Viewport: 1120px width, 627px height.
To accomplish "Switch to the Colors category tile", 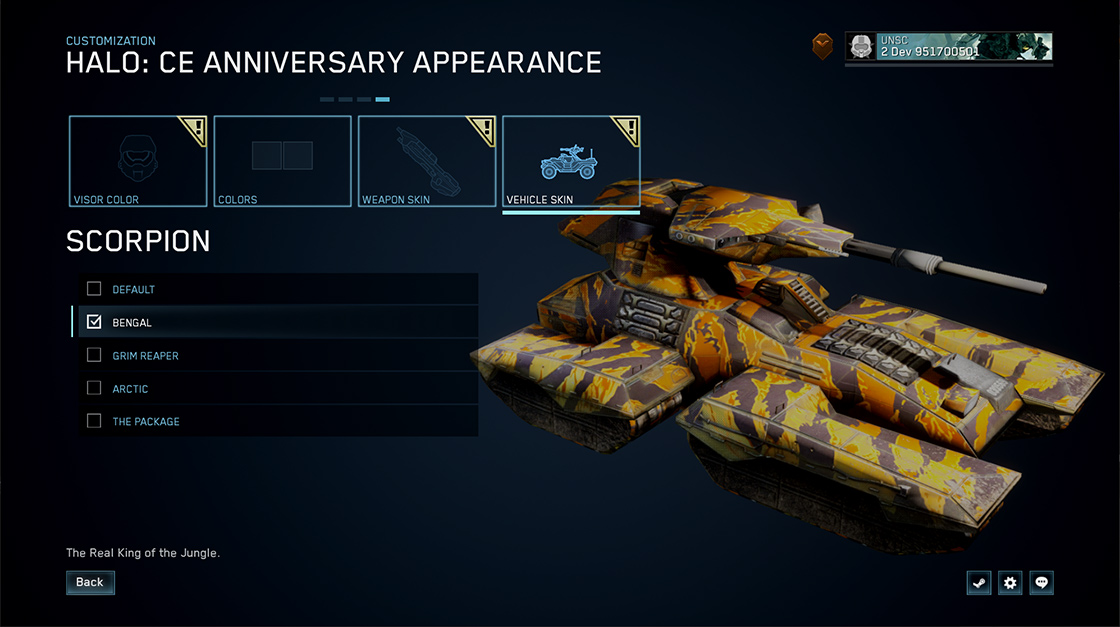I will pyautogui.click(x=282, y=161).
